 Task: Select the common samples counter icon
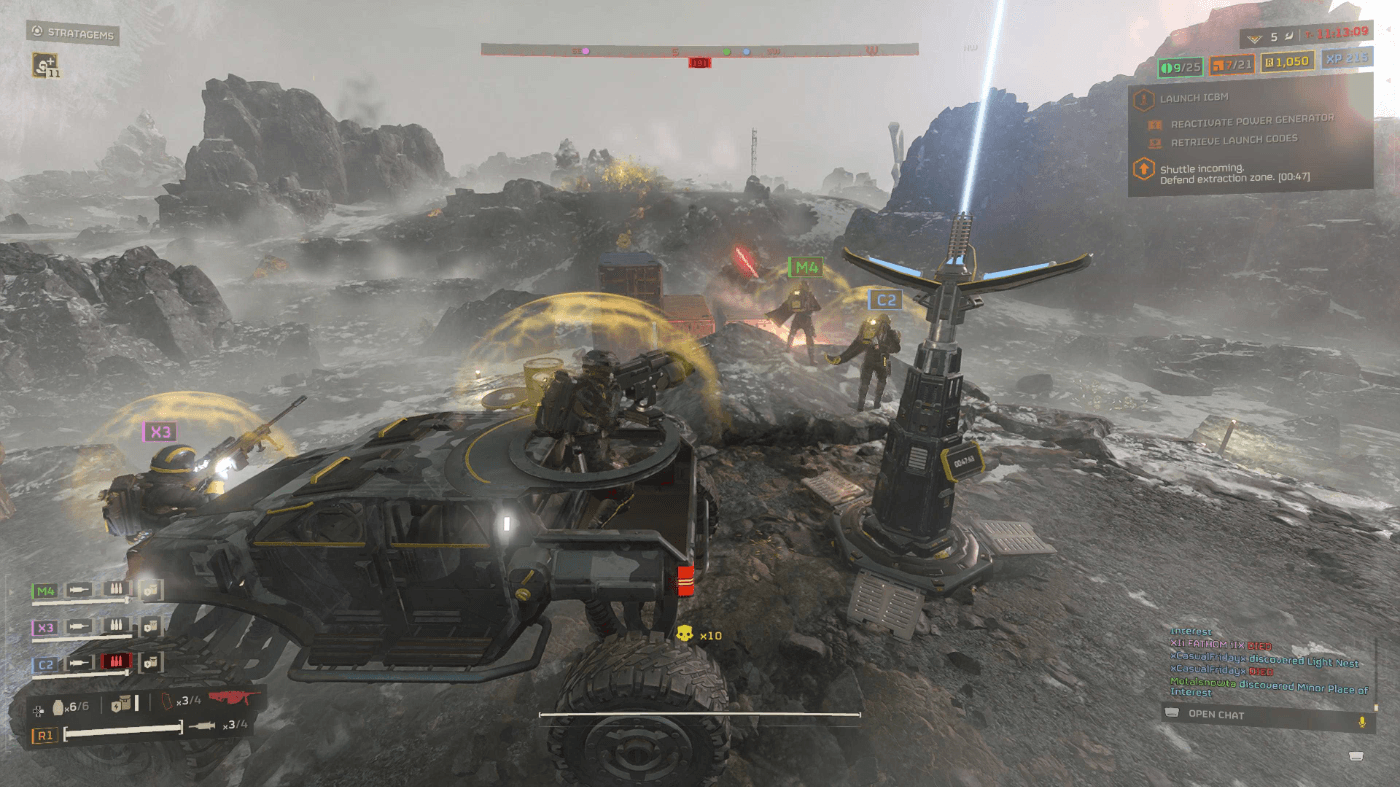[1168, 67]
